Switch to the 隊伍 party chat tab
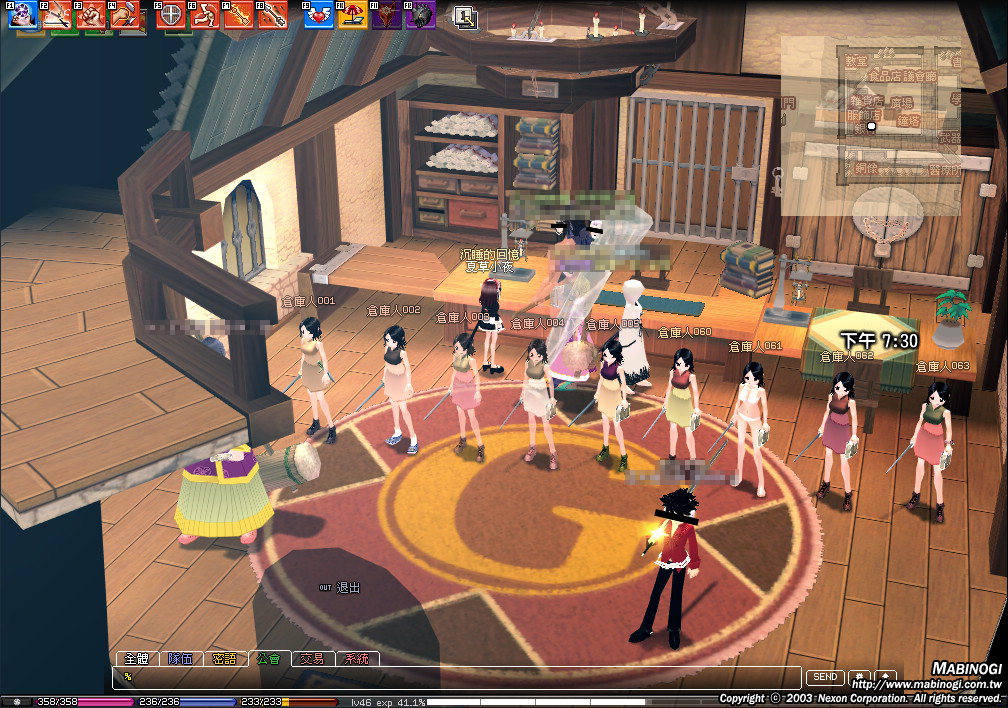 coord(180,659)
